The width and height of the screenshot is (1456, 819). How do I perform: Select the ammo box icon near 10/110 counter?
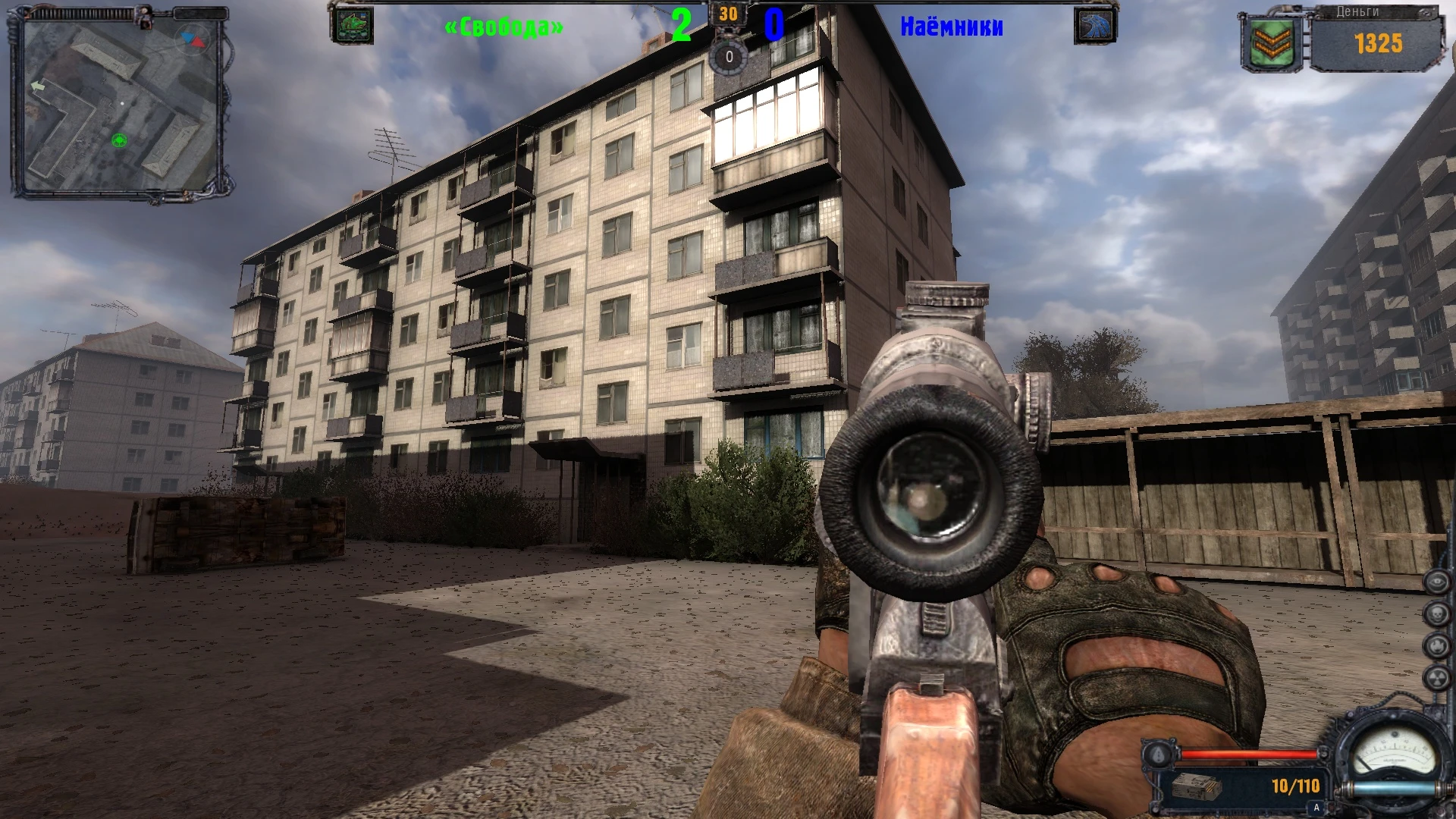(x=1197, y=787)
